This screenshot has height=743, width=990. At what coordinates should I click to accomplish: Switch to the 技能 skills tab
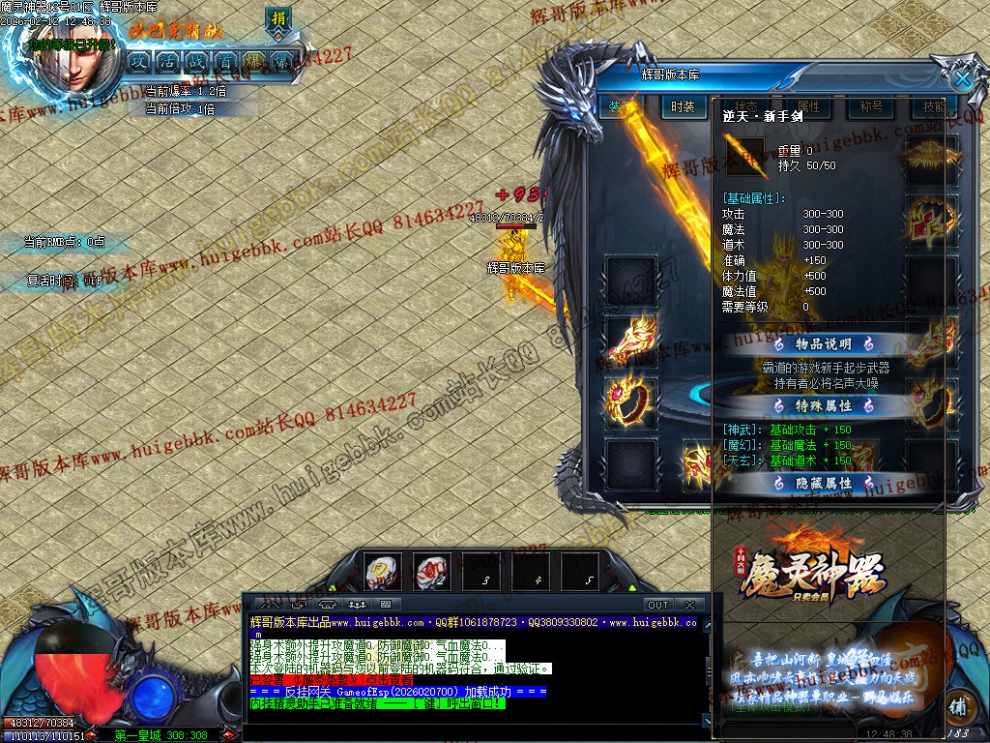point(933,107)
